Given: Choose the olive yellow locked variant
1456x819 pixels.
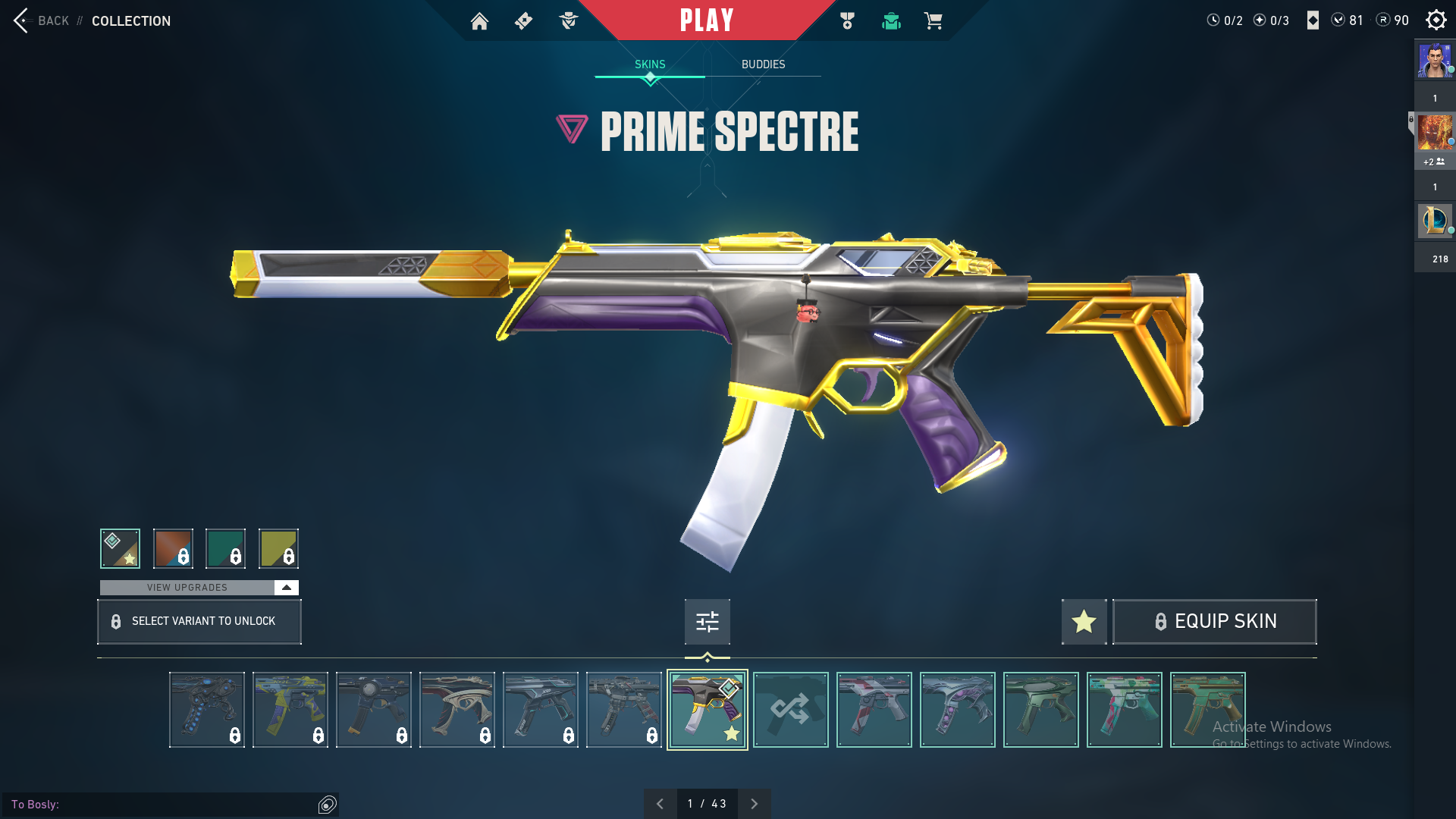Looking at the screenshot, I should 278,548.
